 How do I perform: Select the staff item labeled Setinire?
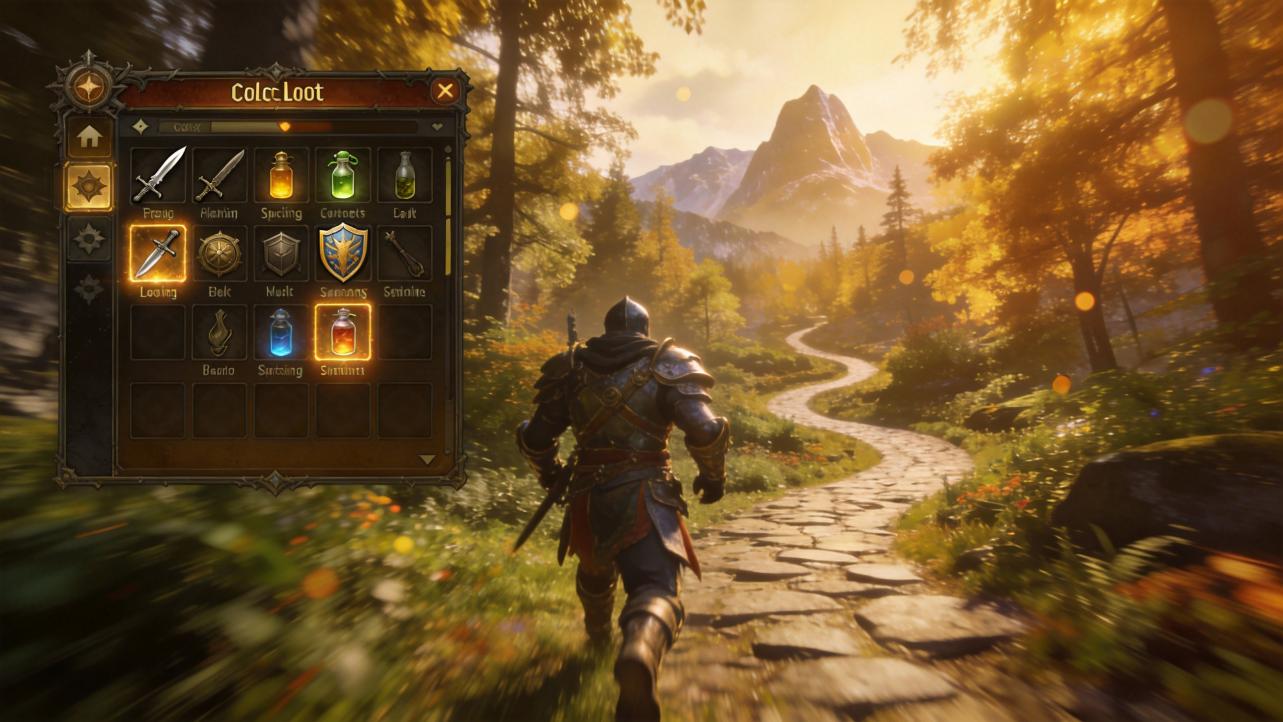tap(404, 253)
